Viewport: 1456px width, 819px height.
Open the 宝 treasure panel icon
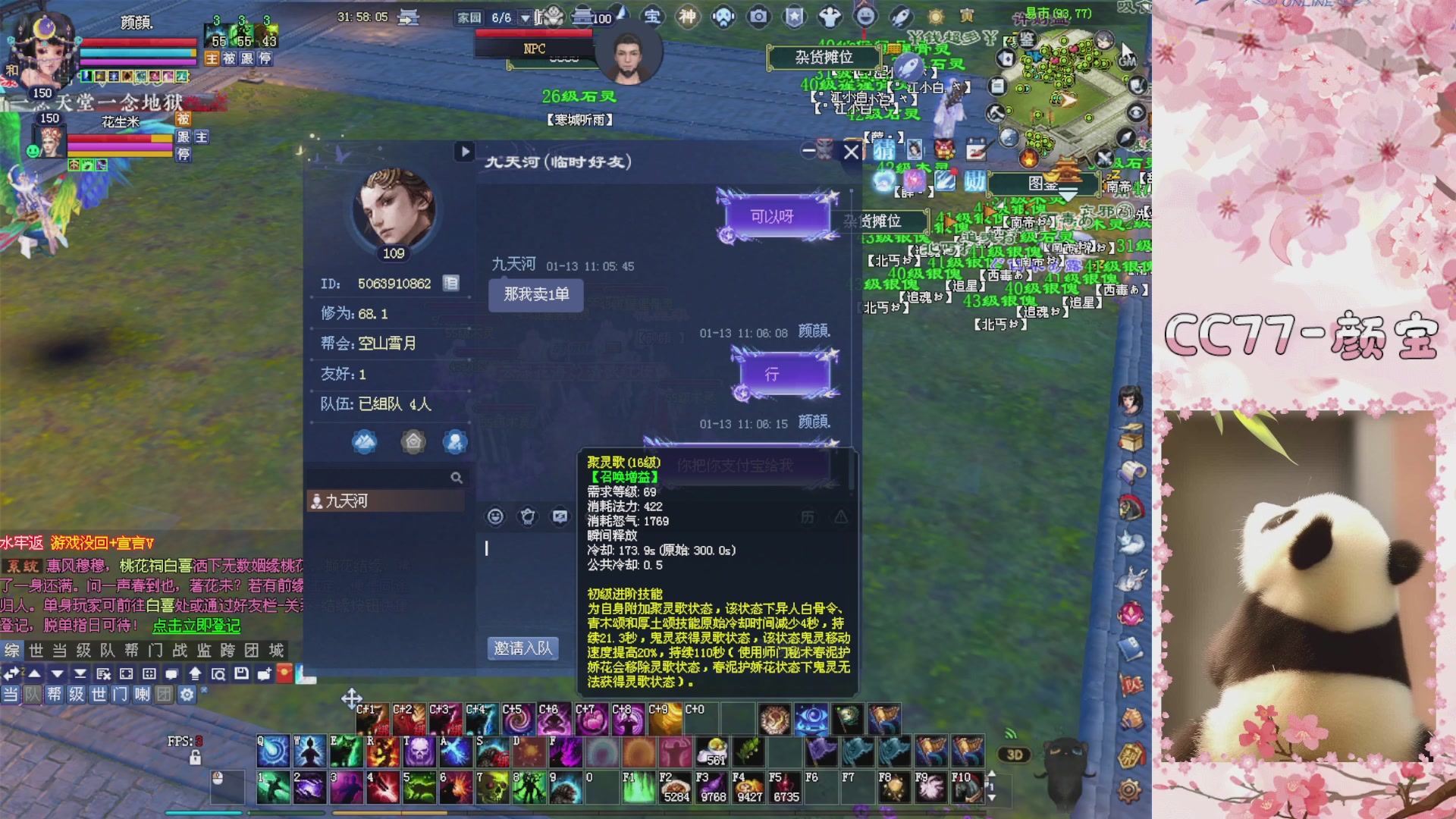tap(652, 16)
